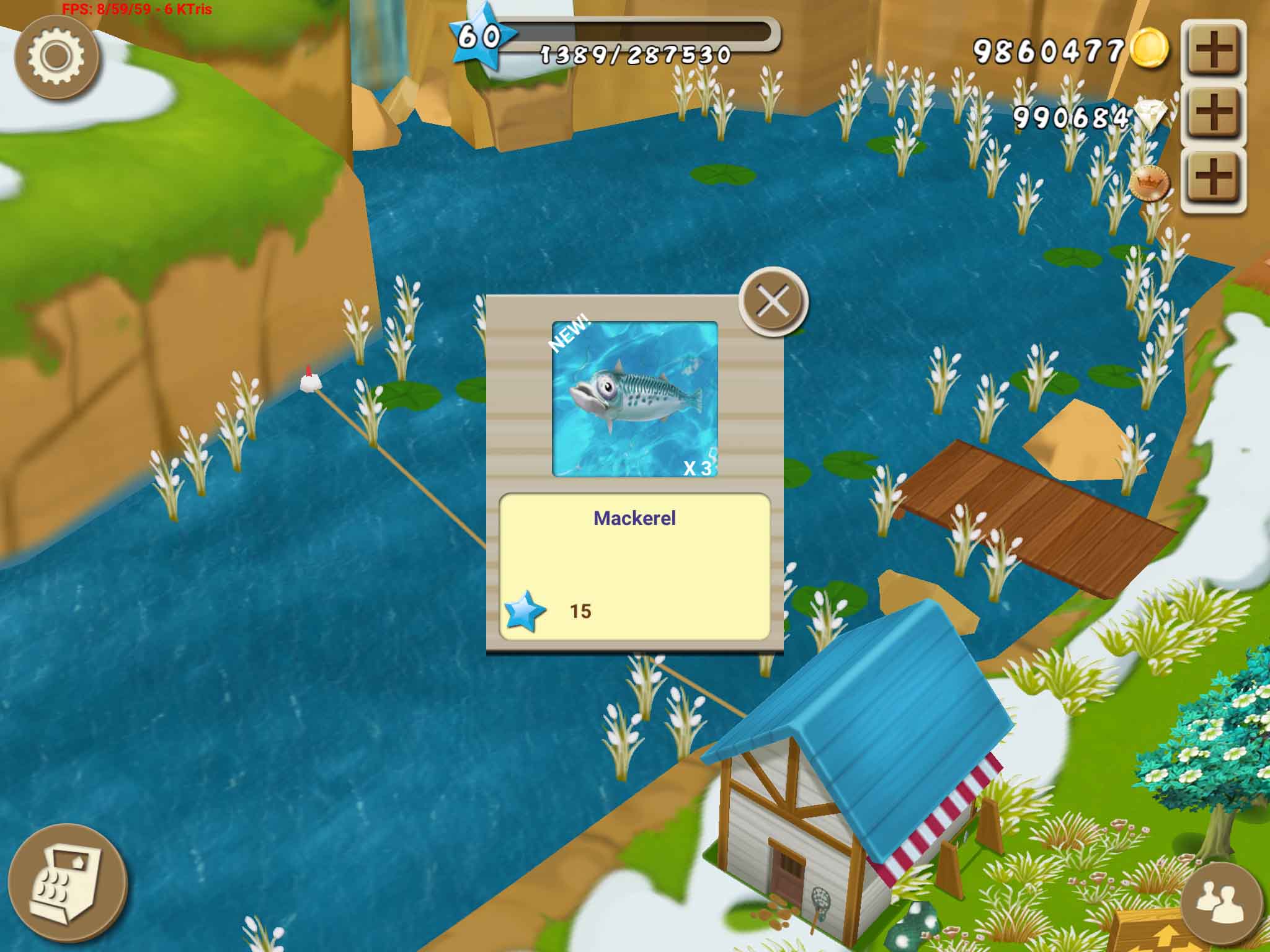Open the settings gear menu
The width and height of the screenshot is (1270, 952).
(x=56, y=56)
